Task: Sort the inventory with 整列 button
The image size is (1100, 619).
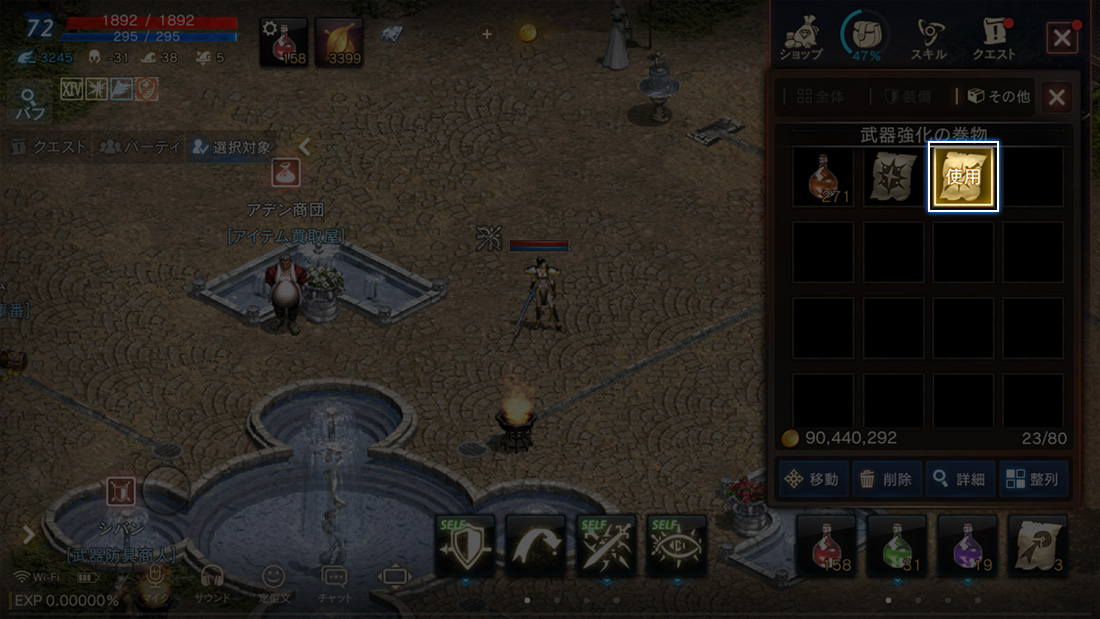Action: (1033, 479)
